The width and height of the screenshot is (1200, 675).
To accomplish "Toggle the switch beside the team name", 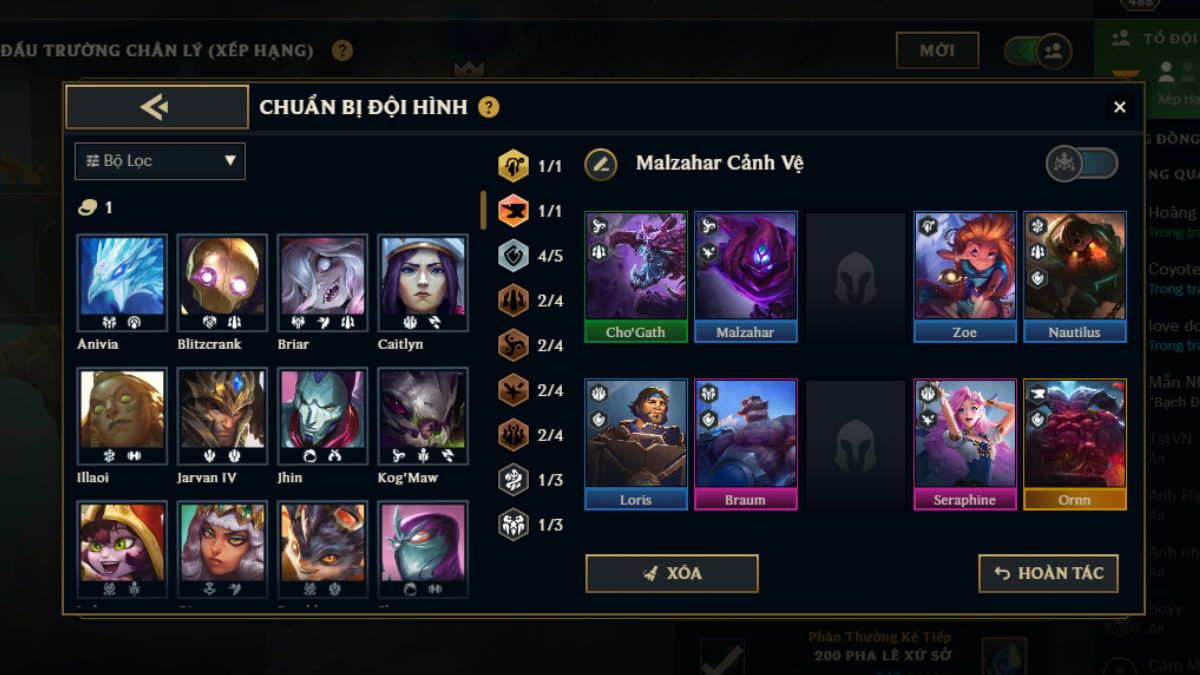I will (1082, 163).
